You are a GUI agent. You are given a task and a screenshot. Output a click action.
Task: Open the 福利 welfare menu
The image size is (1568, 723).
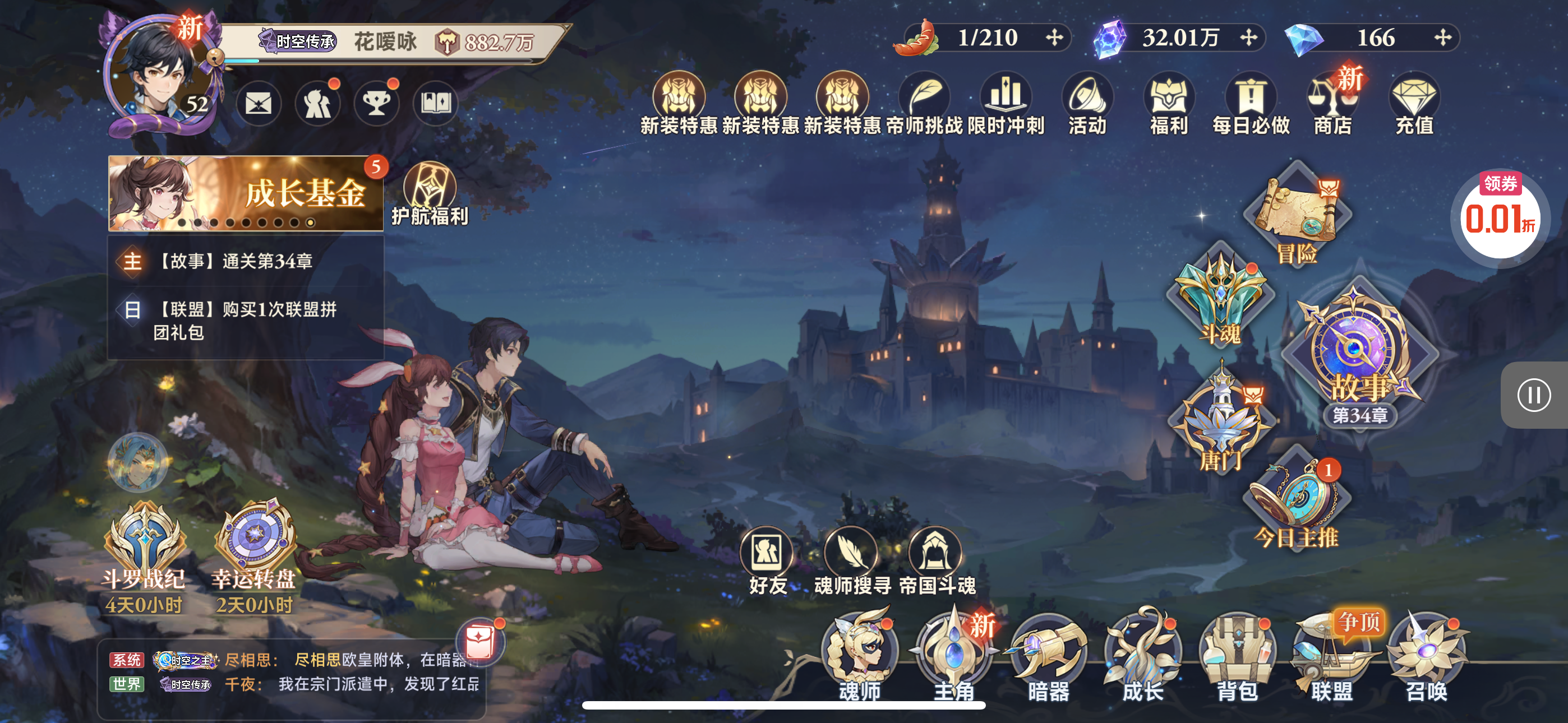point(1169,104)
